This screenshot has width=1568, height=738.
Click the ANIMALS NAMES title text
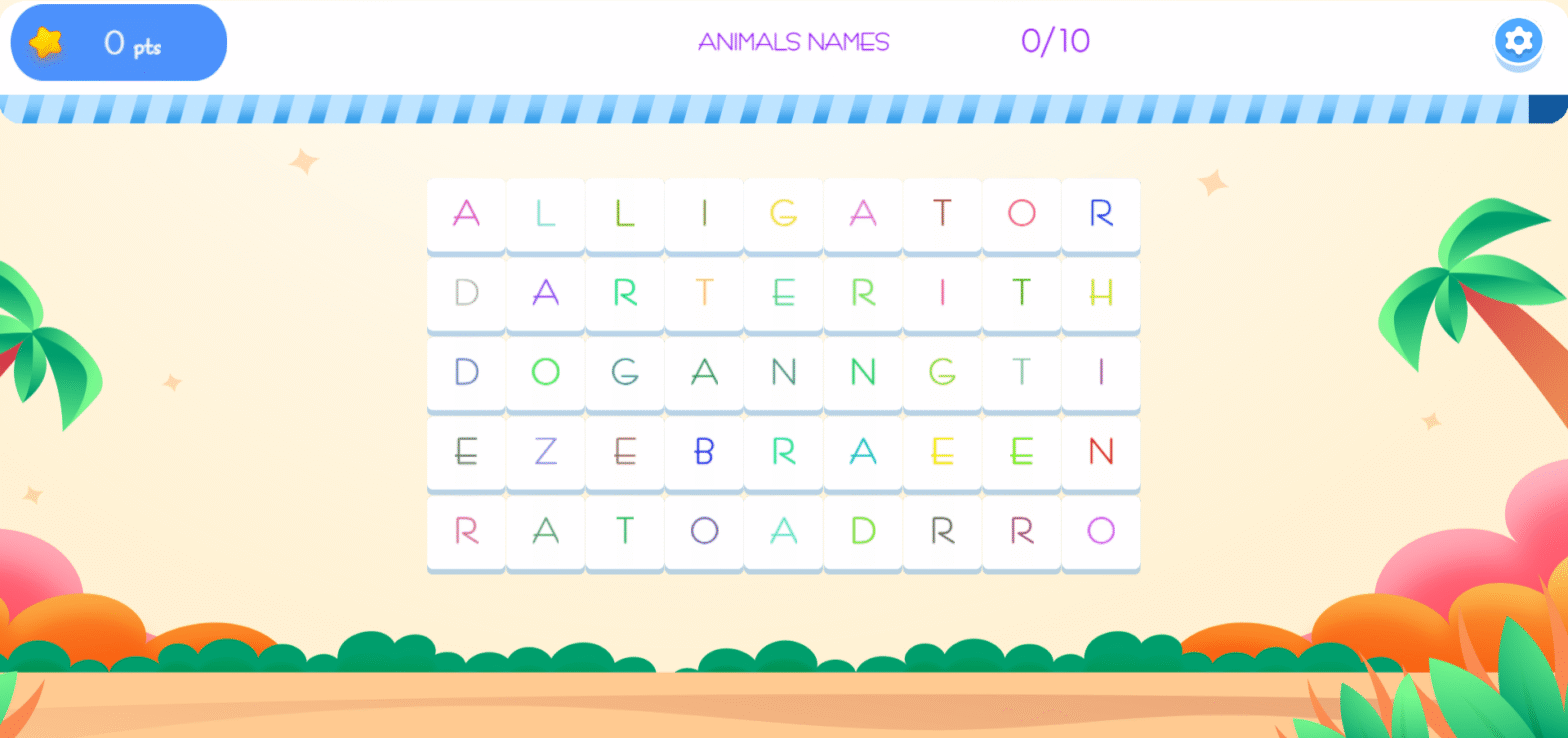click(793, 42)
